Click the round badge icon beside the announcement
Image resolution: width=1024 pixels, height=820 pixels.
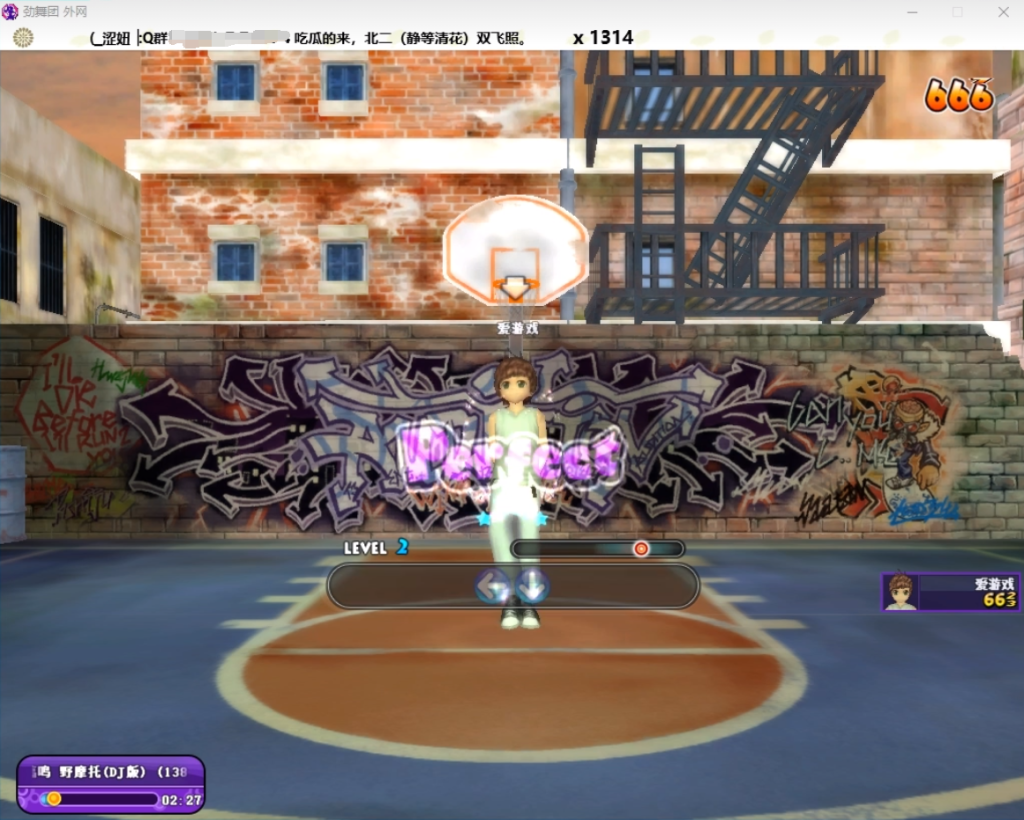pos(23,38)
